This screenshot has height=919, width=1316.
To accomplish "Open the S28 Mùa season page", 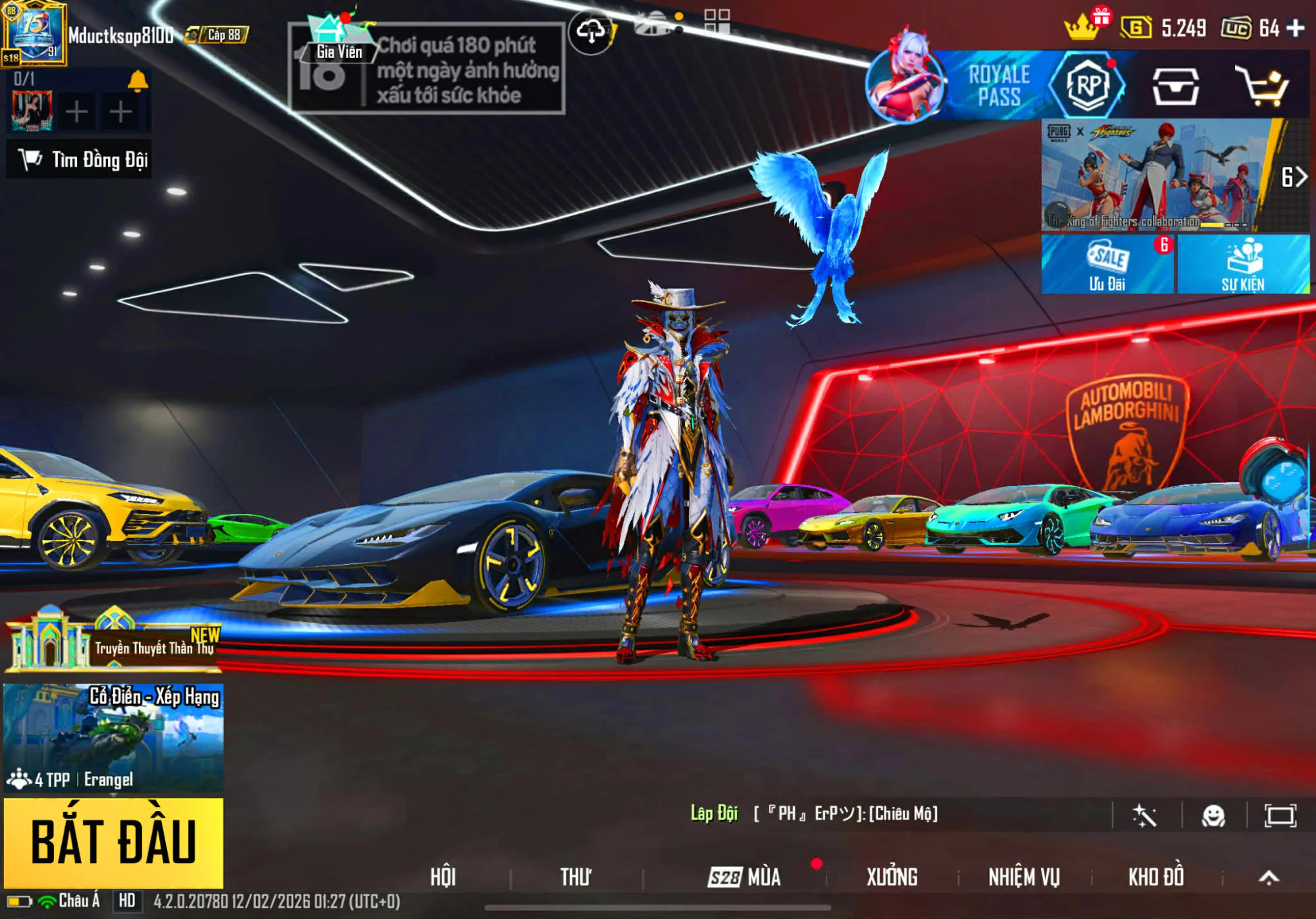I will point(745,877).
